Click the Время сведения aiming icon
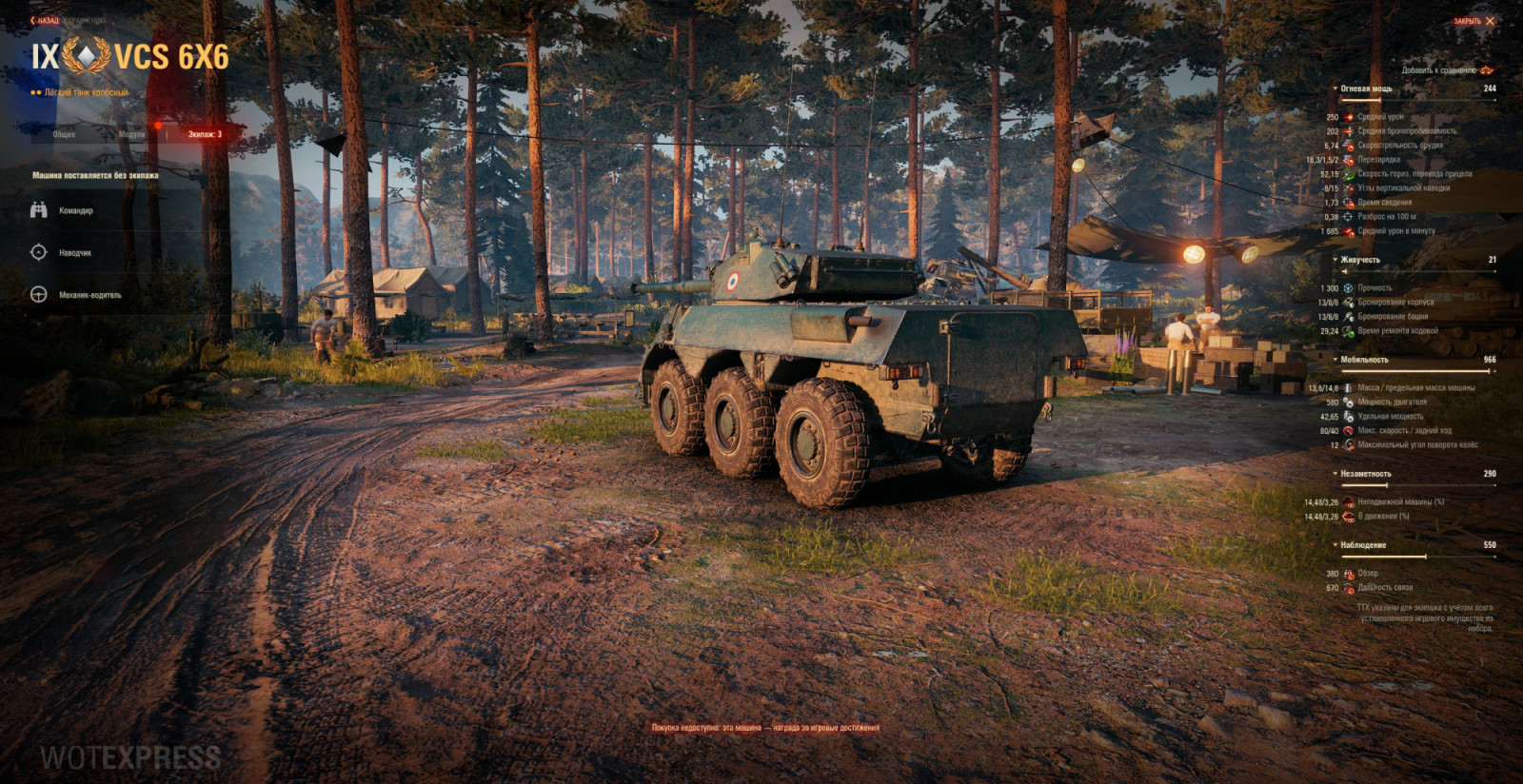1523x784 pixels. click(1348, 202)
